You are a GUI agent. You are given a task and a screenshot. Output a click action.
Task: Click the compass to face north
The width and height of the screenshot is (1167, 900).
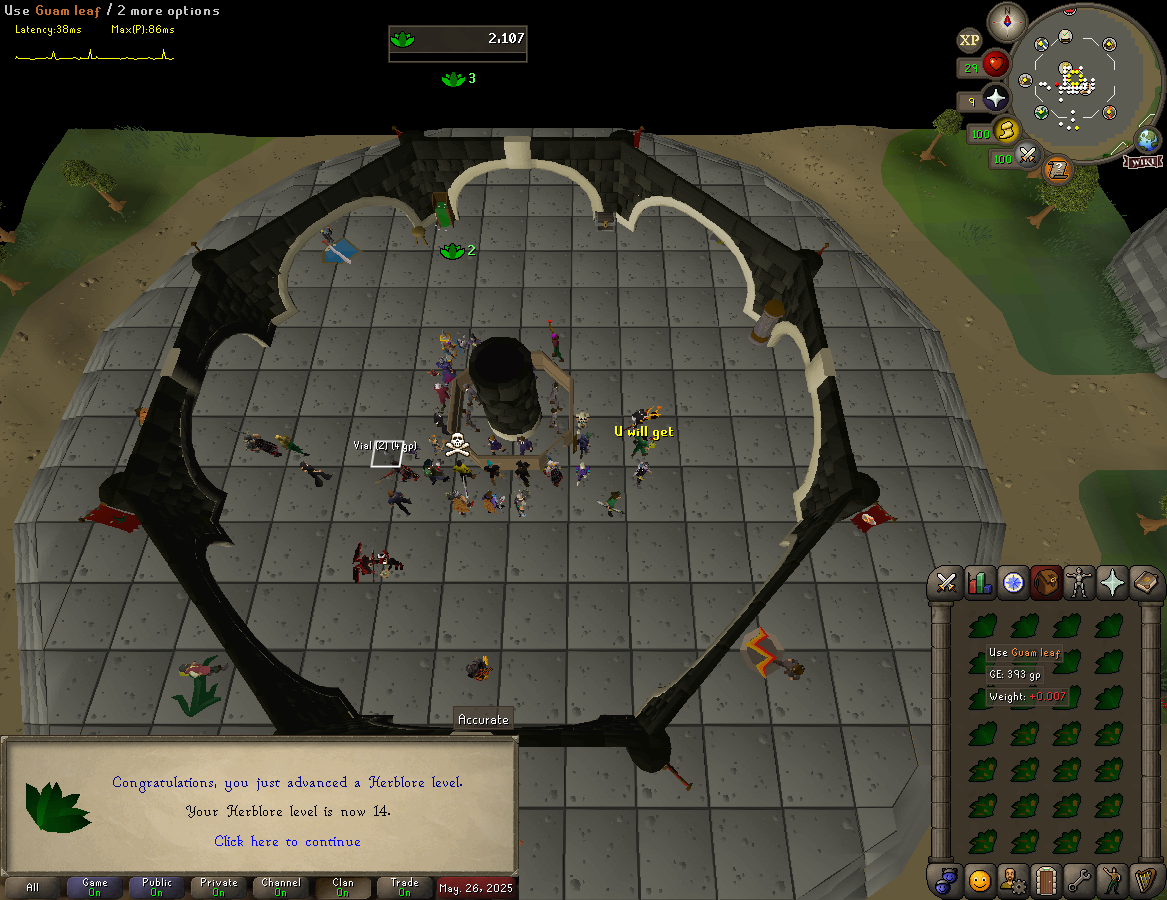coord(1007,21)
